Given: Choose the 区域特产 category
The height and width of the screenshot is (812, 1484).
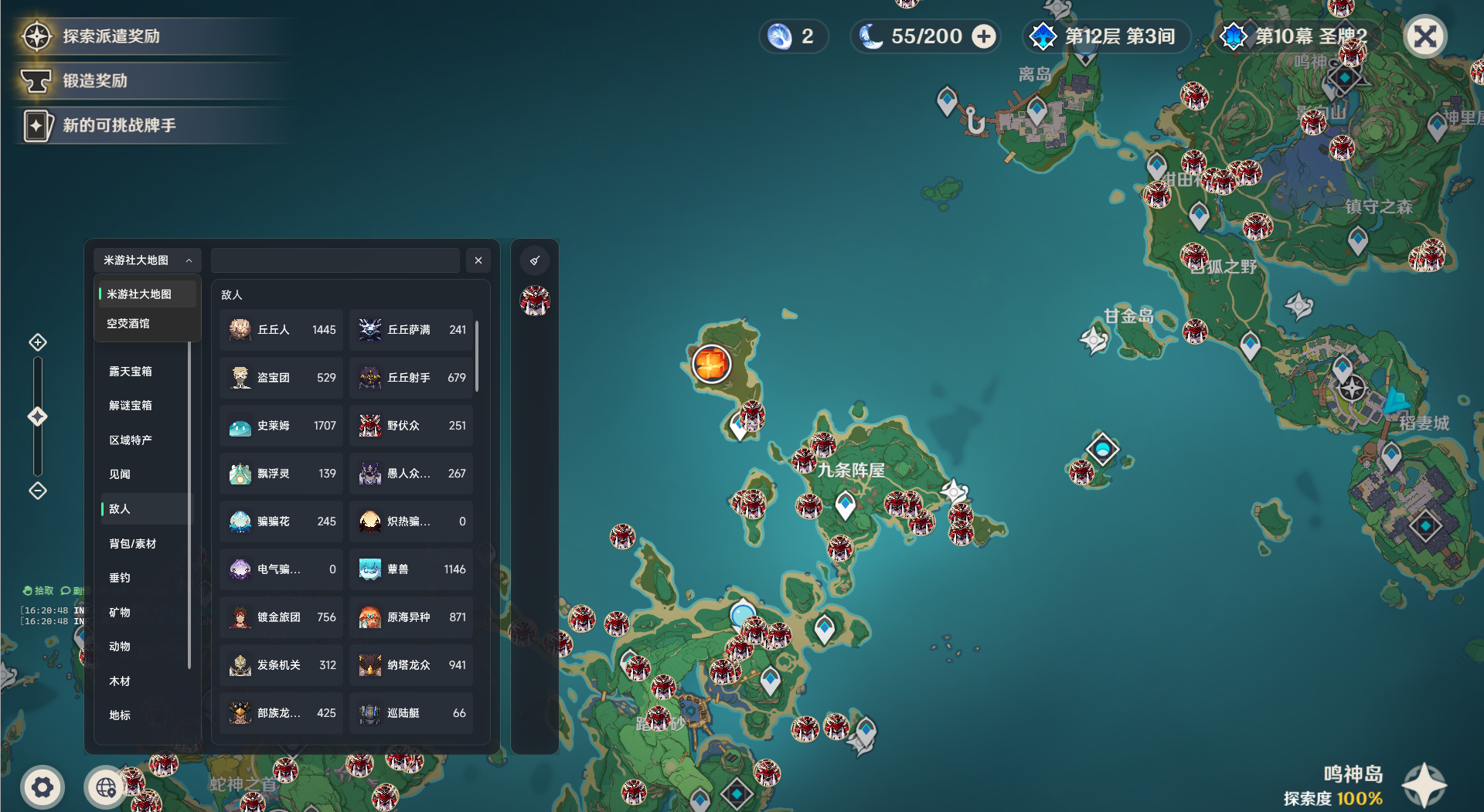Looking at the screenshot, I should pos(131,440).
